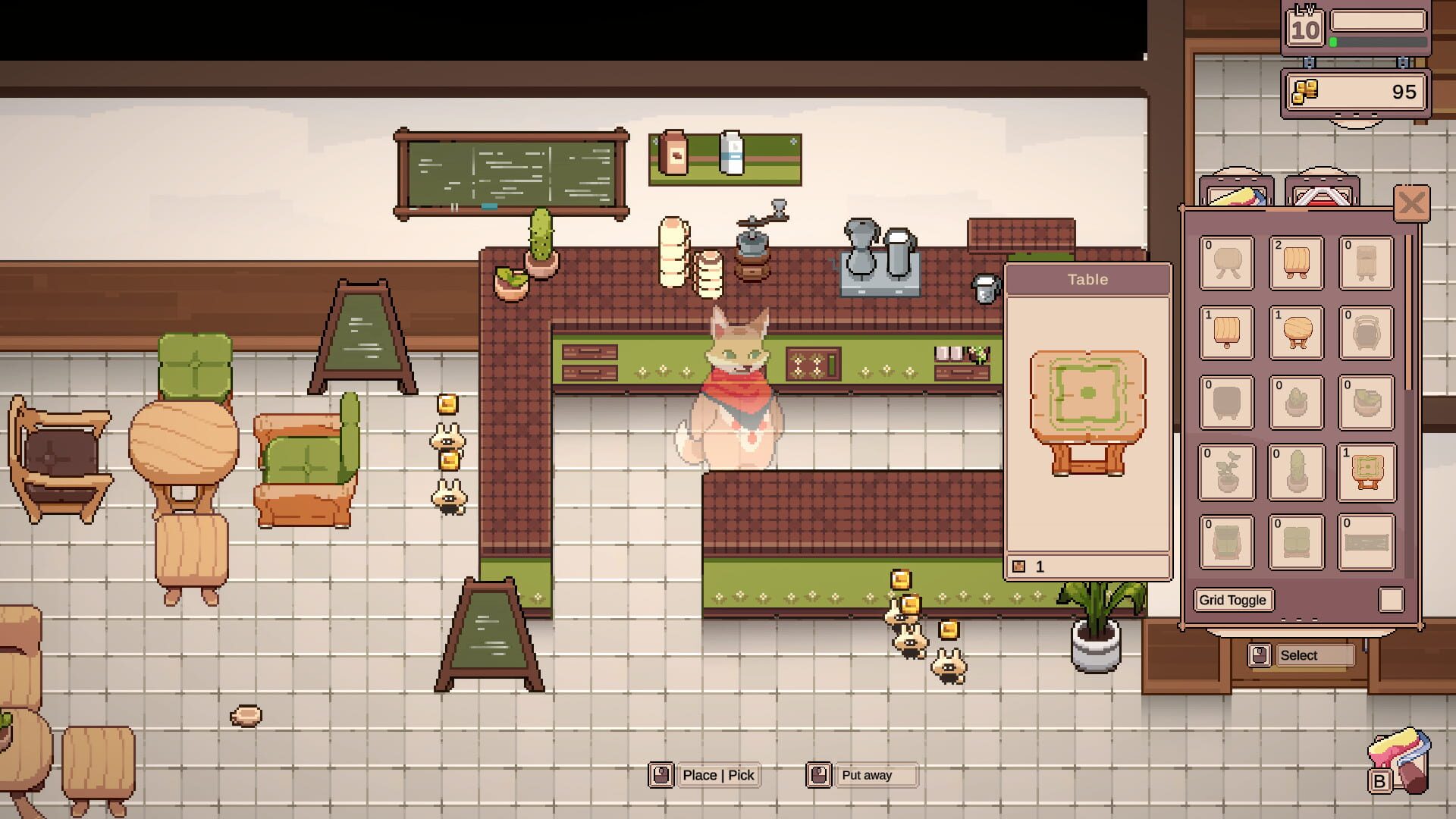Viewport: 1456px width, 819px height.
Task: Toggle the placement grid with Grid Toggle
Action: (1234, 600)
